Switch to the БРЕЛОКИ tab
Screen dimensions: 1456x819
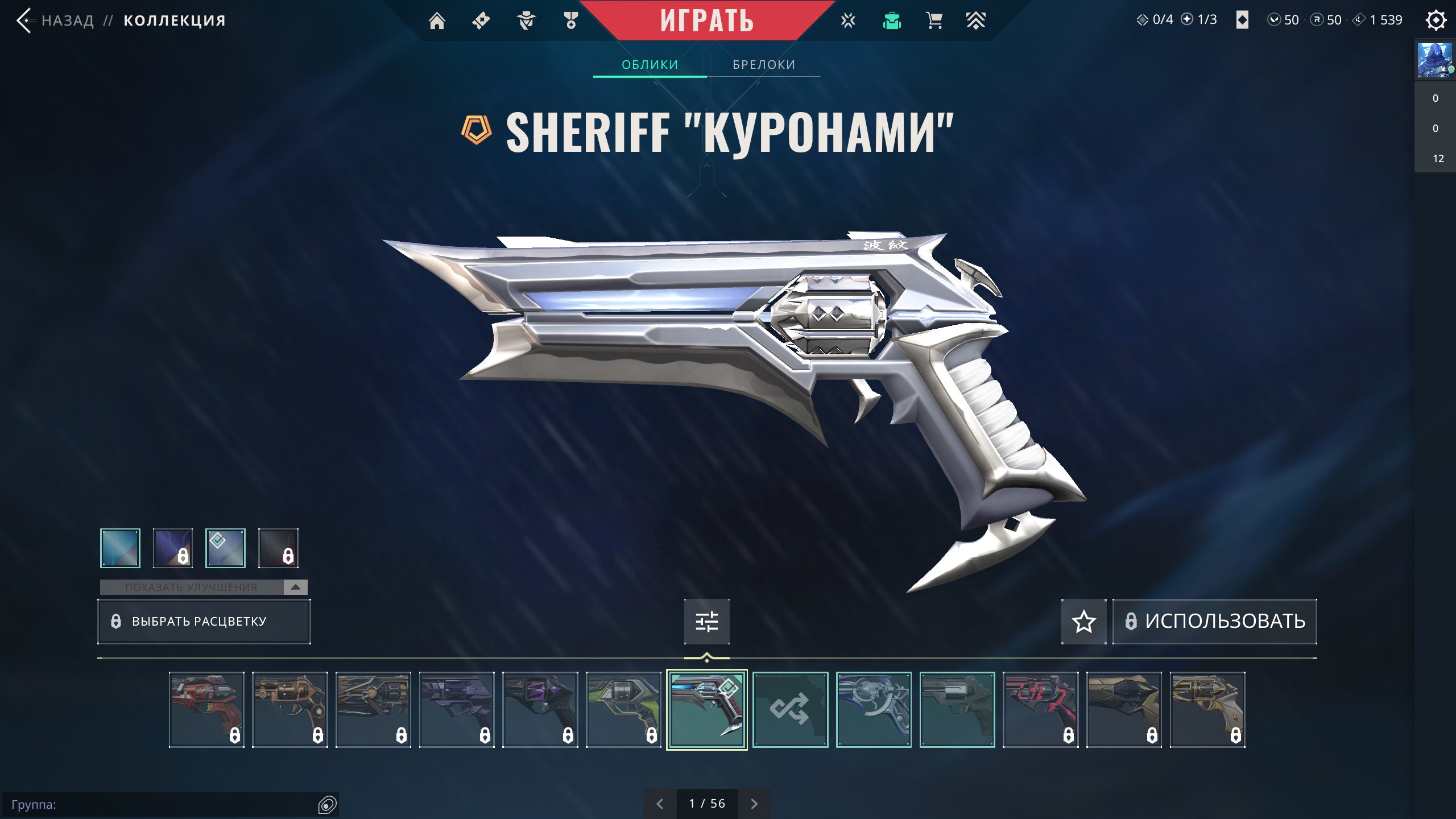click(764, 65)
